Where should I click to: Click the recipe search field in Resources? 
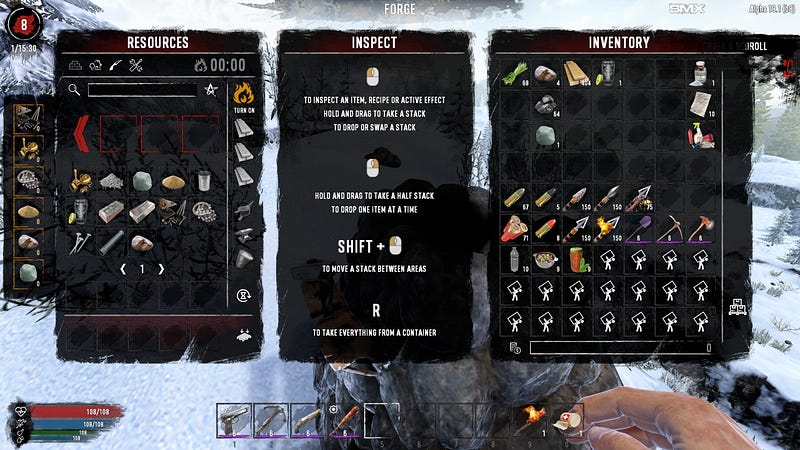[x=140, y=90]
